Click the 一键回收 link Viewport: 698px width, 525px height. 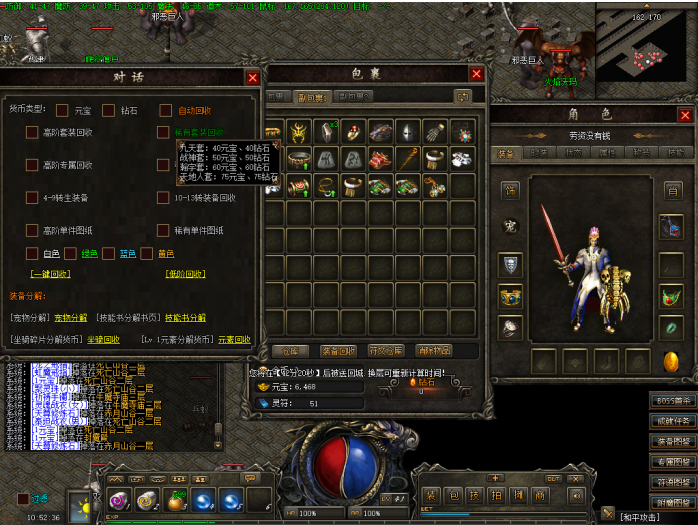coord(50,273)
